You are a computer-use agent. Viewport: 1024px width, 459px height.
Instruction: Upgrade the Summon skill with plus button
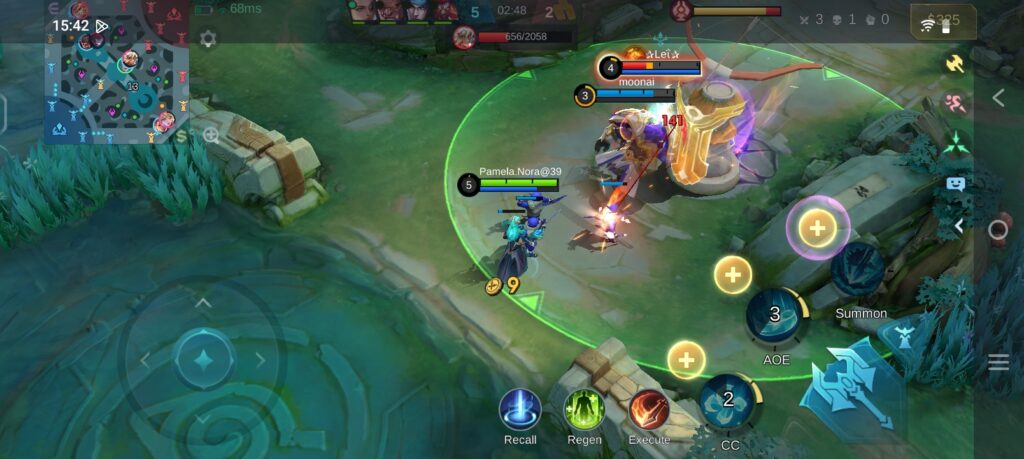pyautogui.click(x=817, y=228)
